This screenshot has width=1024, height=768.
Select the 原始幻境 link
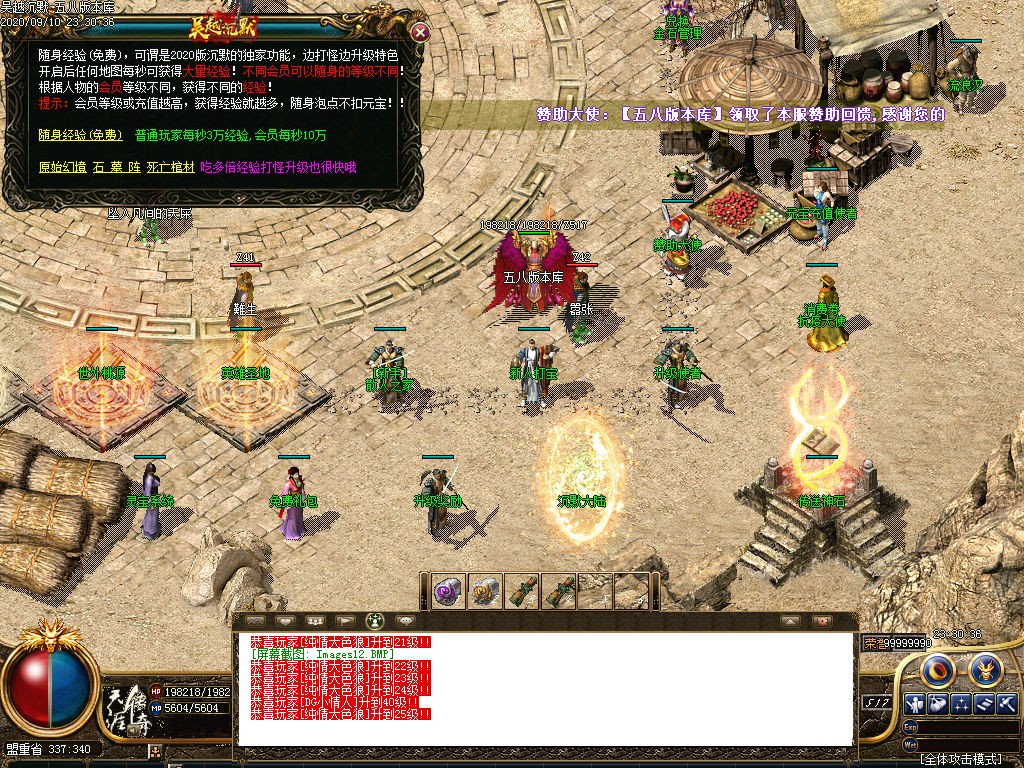pyautogui.click(x=63, y=167)
